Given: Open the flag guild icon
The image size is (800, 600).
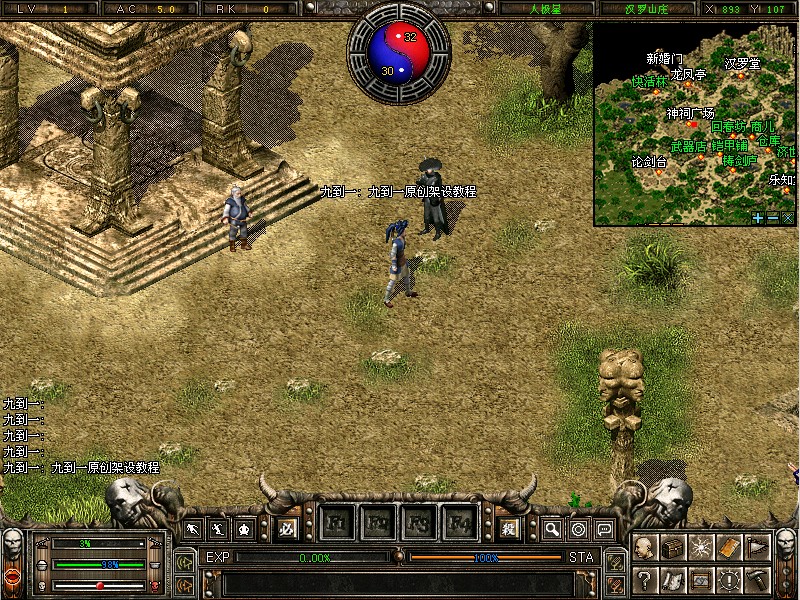Looking at the screenshot, I should (757, 548).
